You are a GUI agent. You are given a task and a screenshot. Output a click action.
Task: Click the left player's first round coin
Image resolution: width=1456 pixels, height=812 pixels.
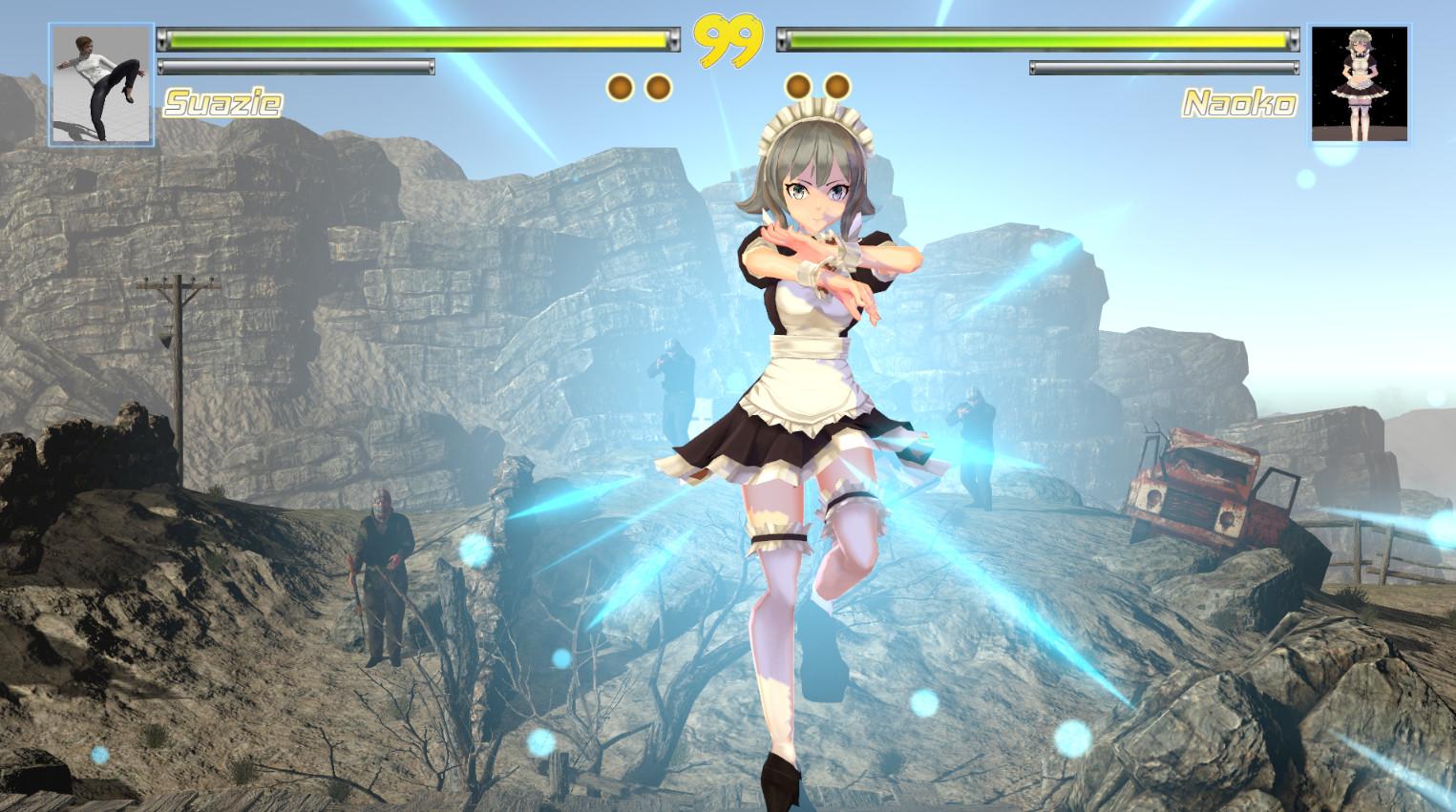621,85
